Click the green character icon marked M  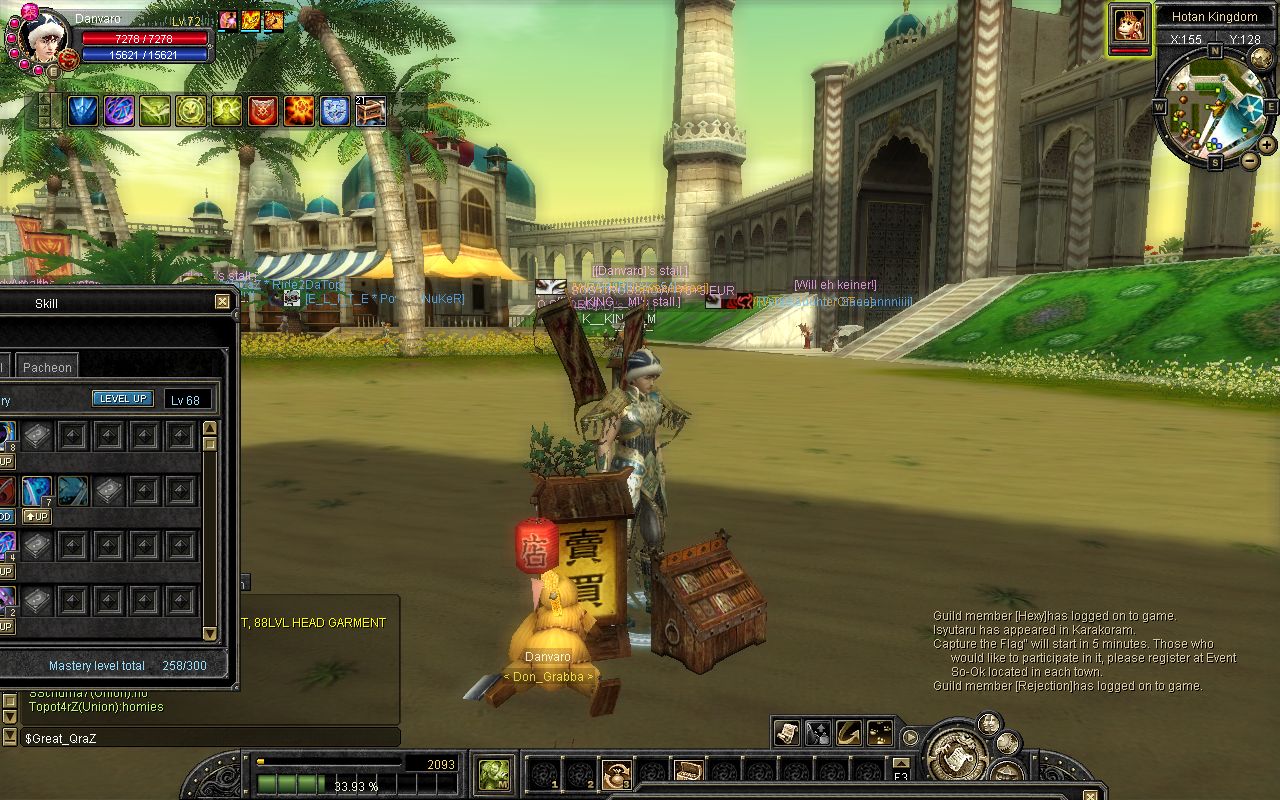point(494,773)
